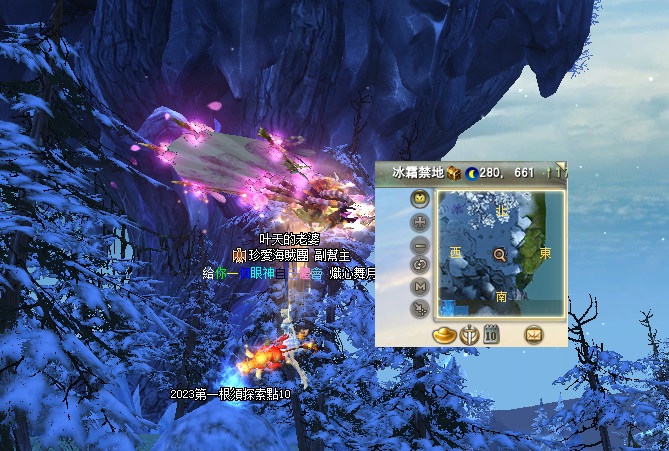Zoom in the minimap with plus button
Viewport: 669px width, 451px height.
click(420, 221)
